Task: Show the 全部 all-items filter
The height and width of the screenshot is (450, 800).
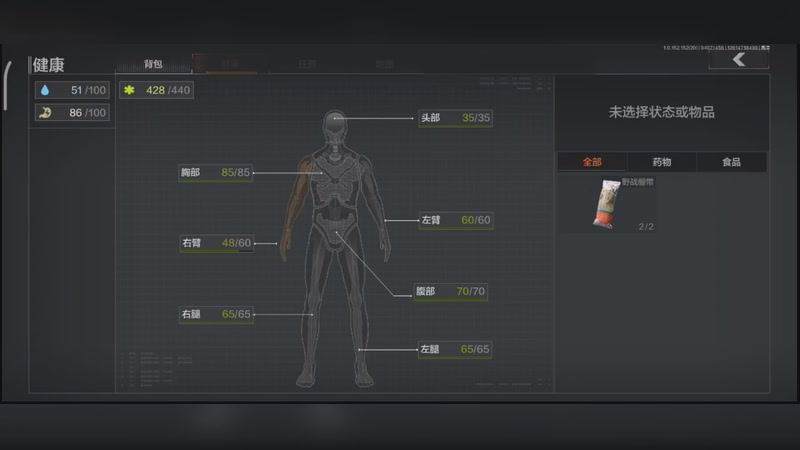Action: [592, 162]
